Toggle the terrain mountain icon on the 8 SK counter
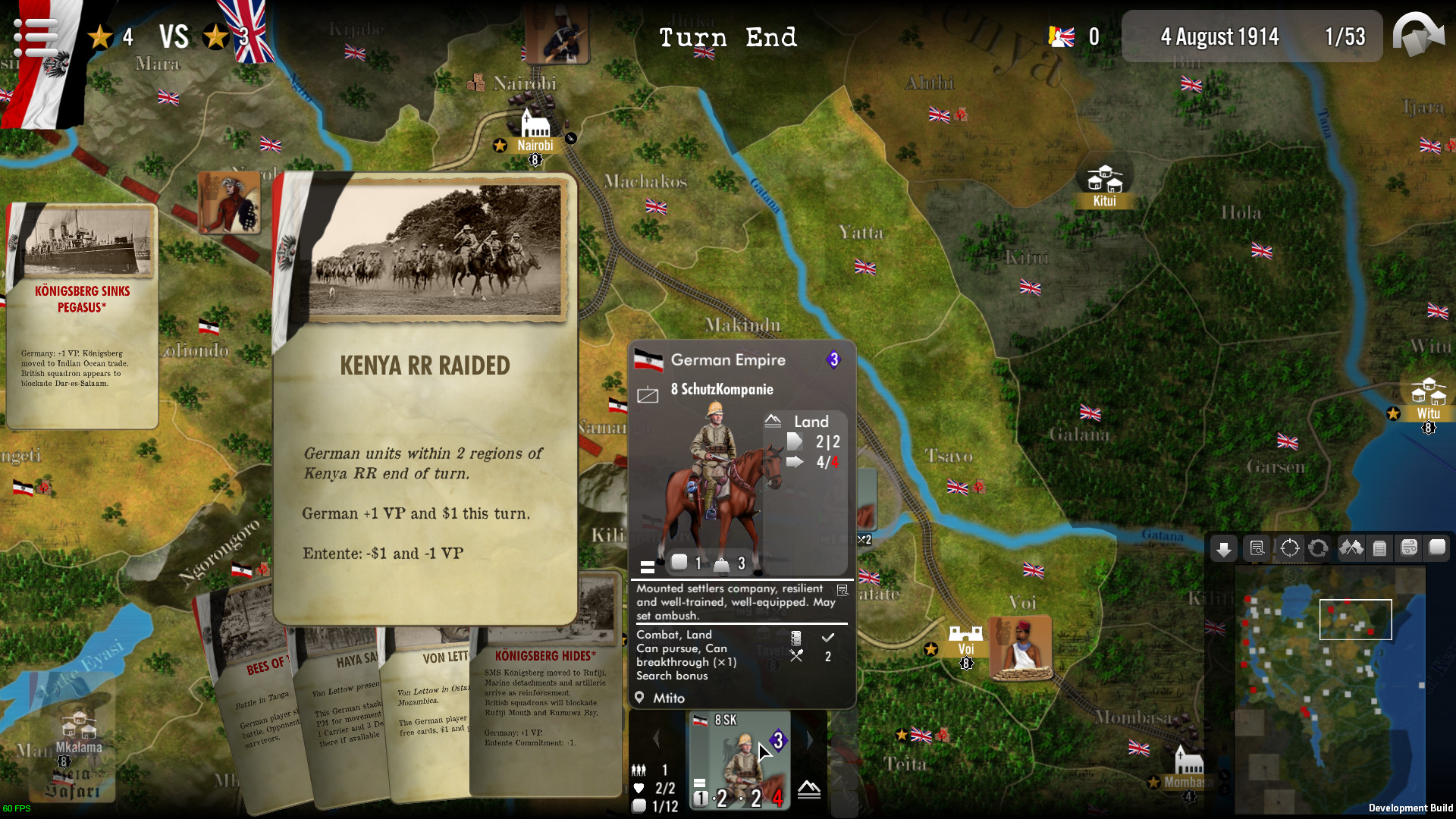Image resolution: width=1456 pixels, height=819 pixels. (810, 790)
